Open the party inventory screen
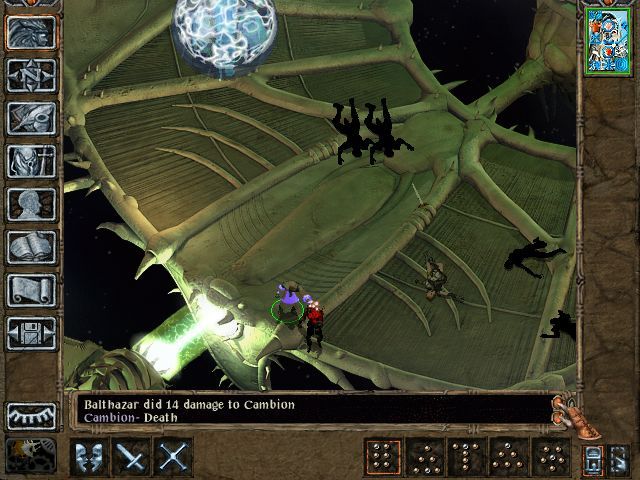 (x=31, y=161)
